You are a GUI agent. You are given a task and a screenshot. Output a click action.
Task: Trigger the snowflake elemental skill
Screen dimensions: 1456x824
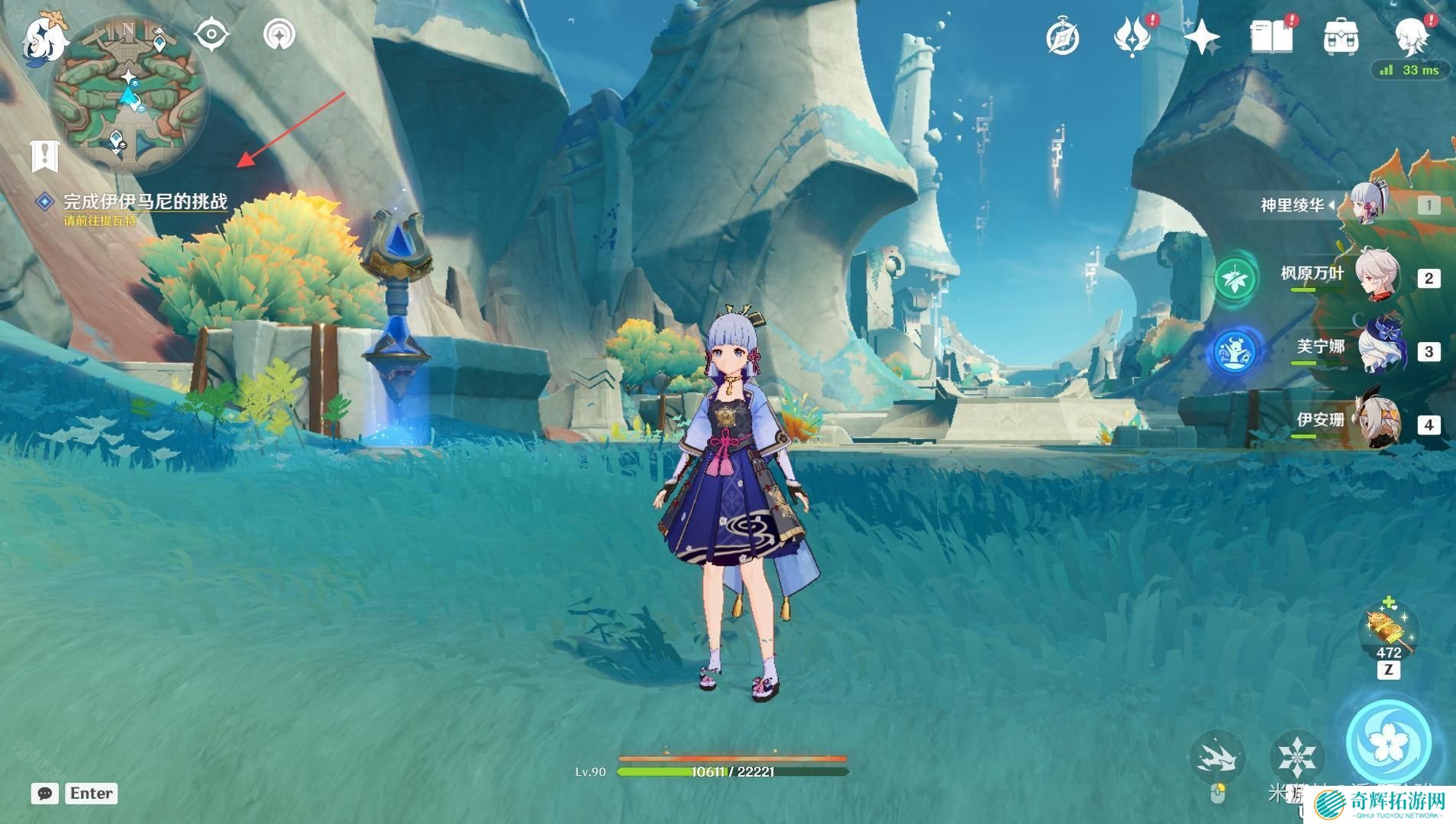[x=1296, y=755]
